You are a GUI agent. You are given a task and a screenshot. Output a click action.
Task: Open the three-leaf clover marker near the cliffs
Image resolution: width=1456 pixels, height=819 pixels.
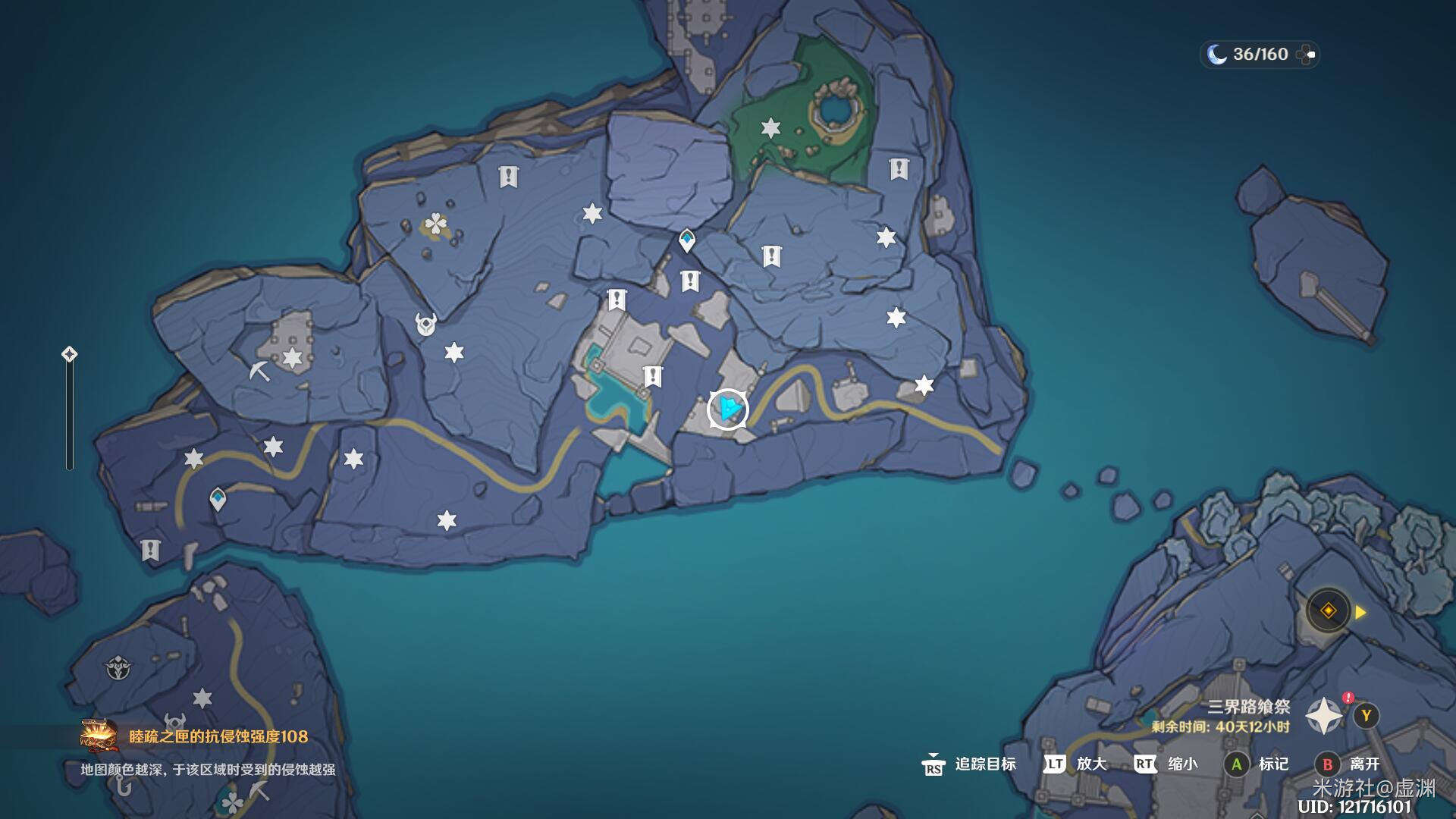point(436,224)
